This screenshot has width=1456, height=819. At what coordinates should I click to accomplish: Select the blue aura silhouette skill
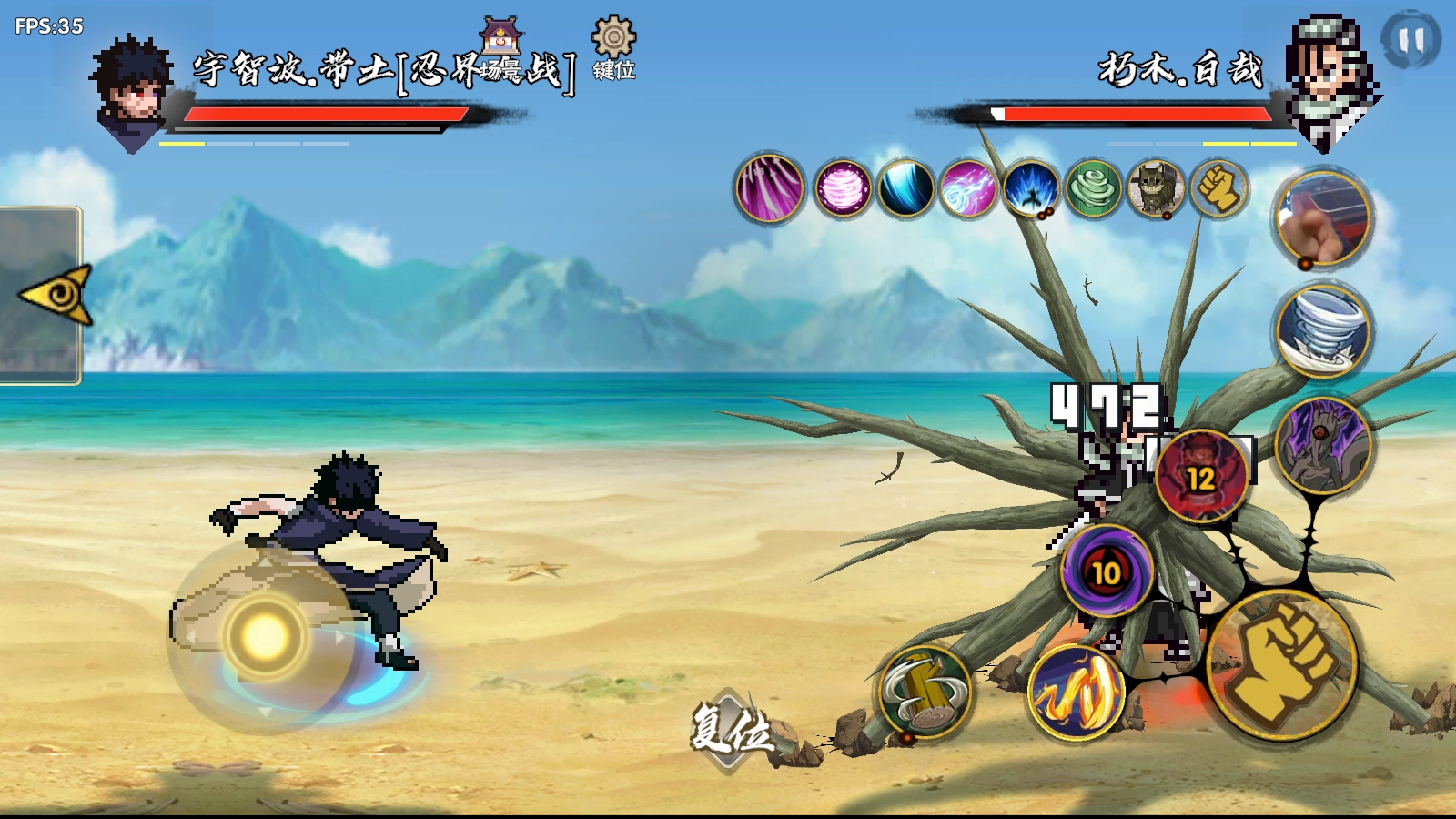point(1031,189)
